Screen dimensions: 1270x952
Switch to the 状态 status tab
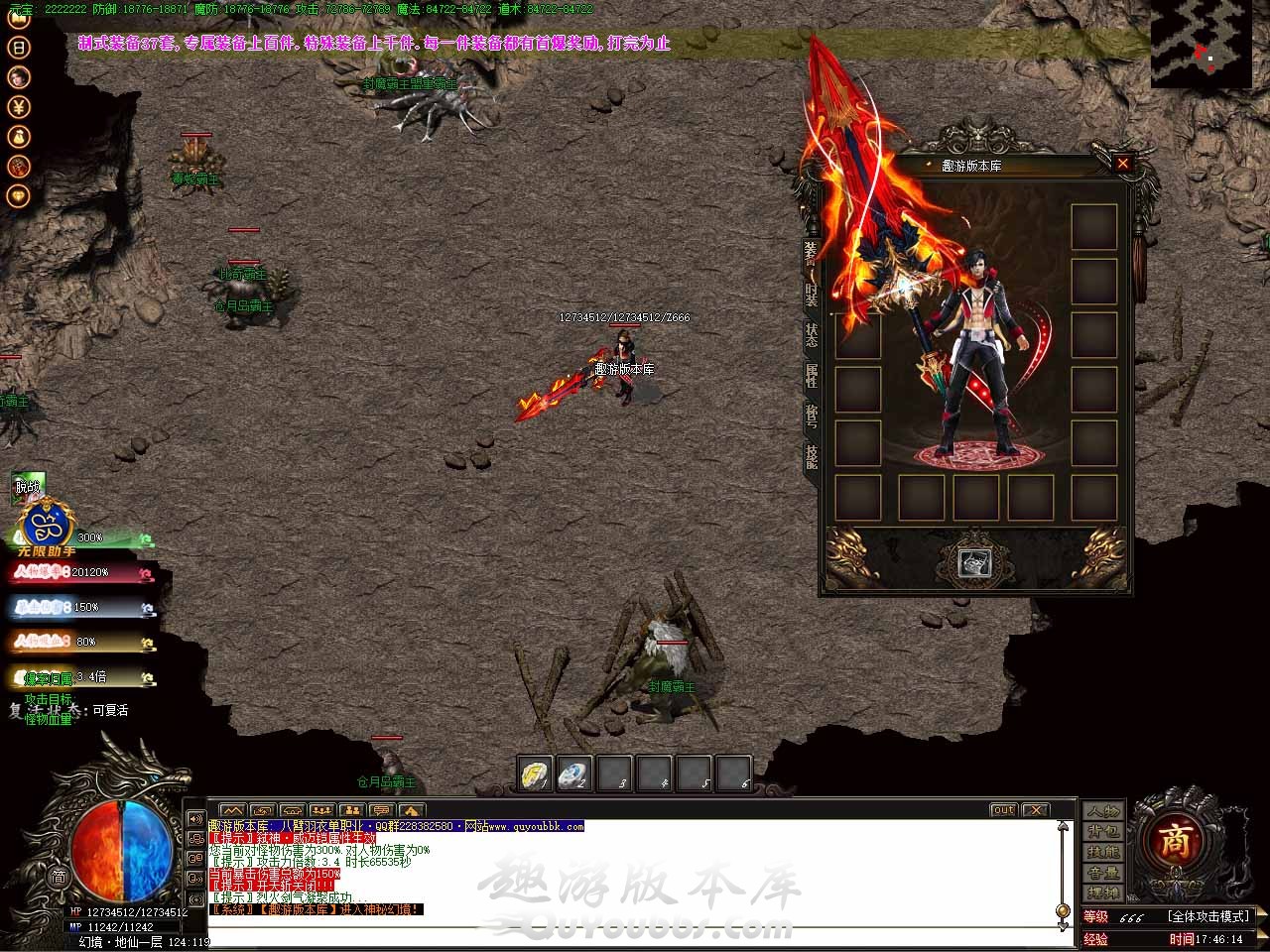pos(812,335)
